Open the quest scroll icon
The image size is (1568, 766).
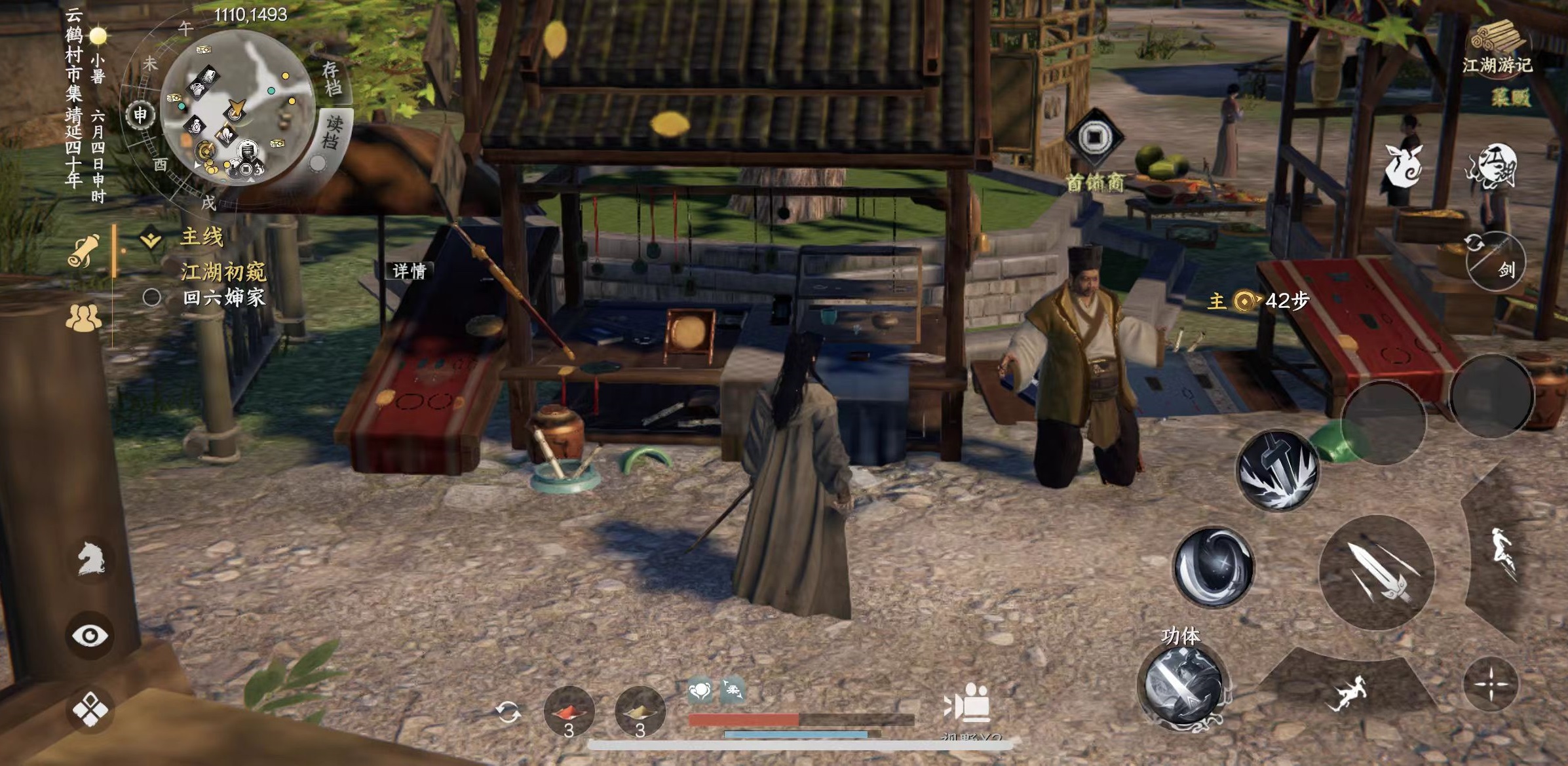(x=85, y=250)
